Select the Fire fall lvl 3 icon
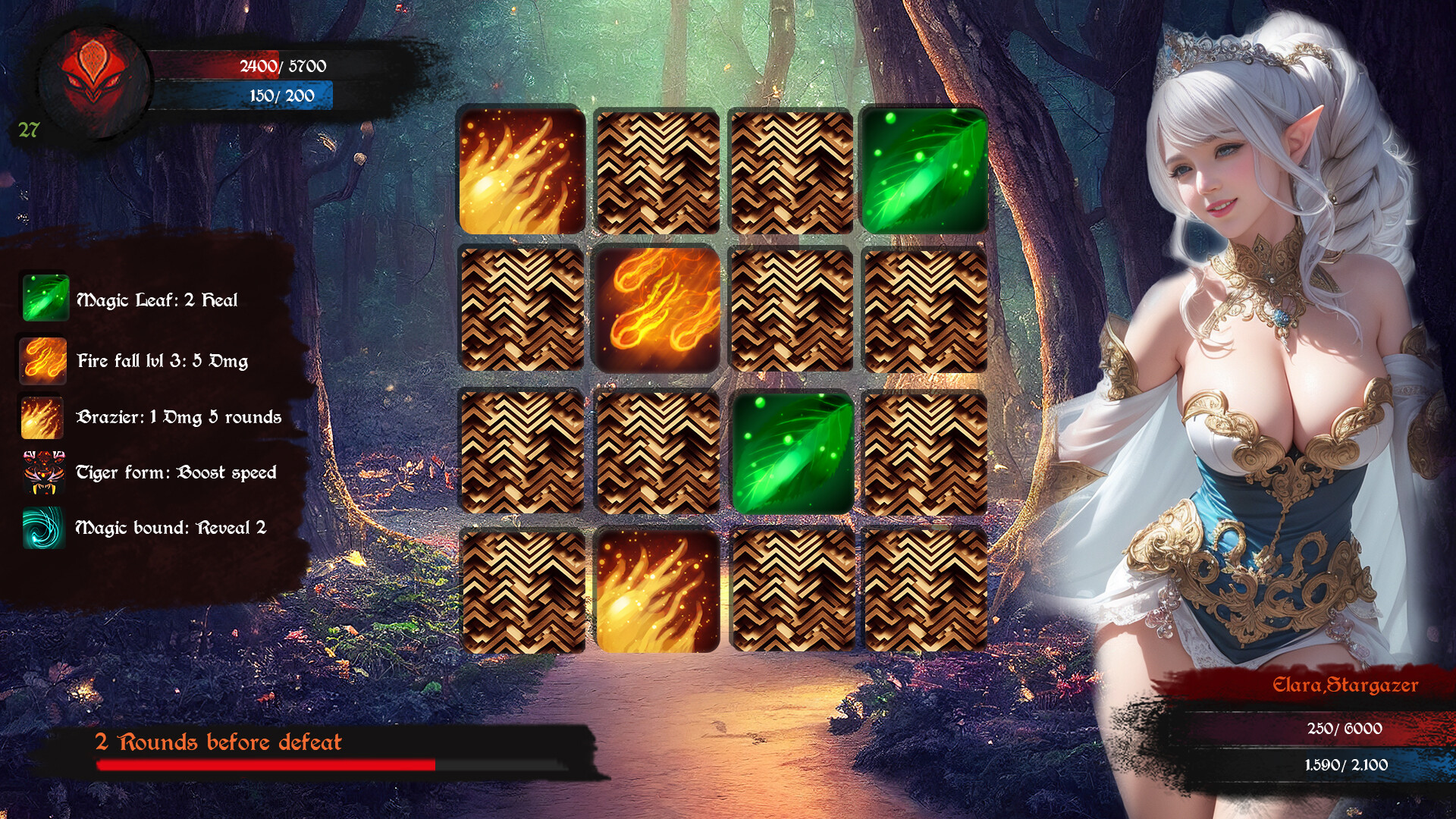This screenshot has height=819, width=1456. tap(43, 359)
